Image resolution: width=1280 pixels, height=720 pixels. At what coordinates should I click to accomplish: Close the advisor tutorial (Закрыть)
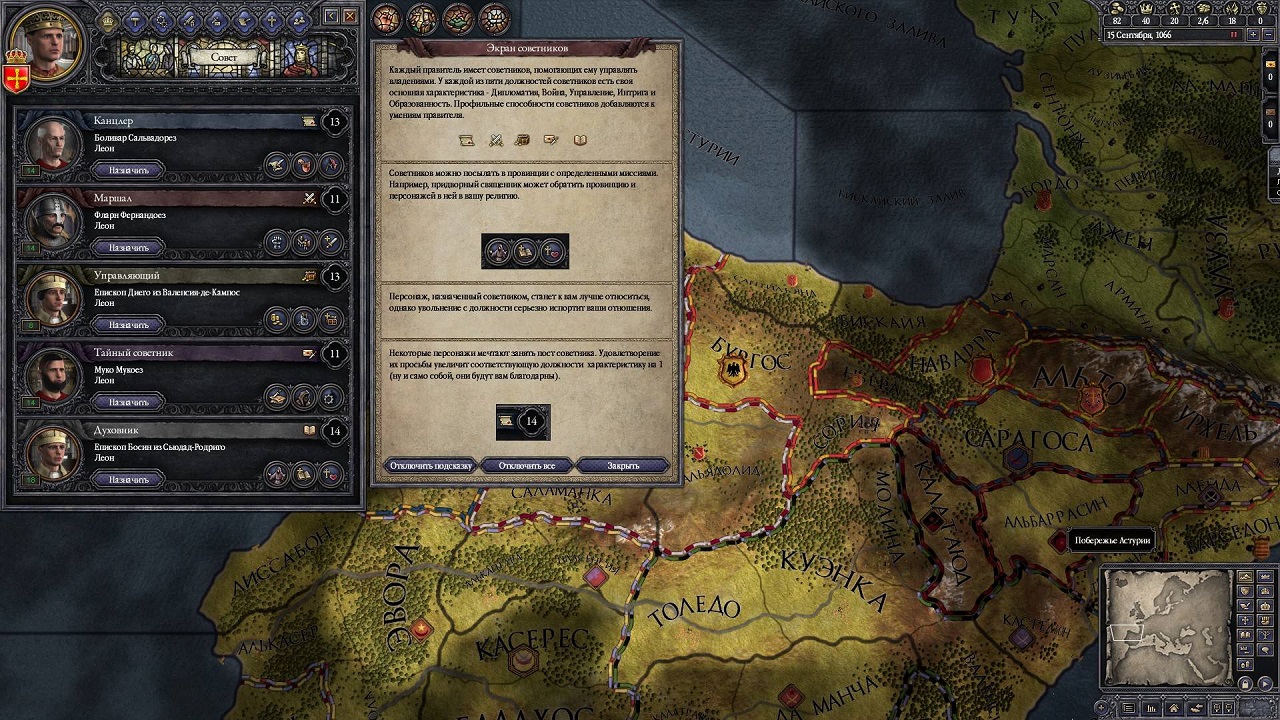click(x=623, y=466)
